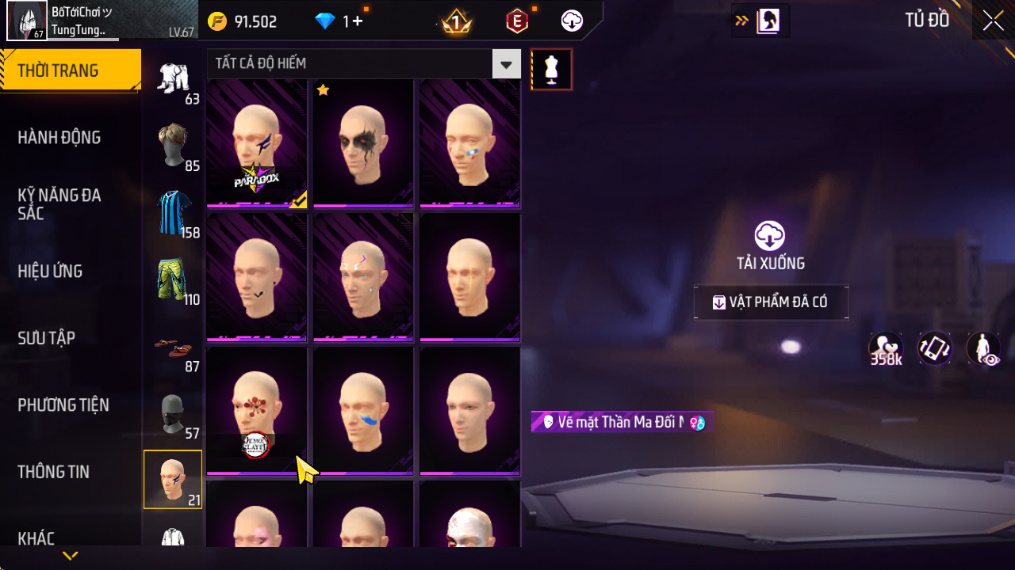The width and height of the screenshot is (1015, 570).
Task: Switch to the Hành Động tab
Action: (60, 137)
